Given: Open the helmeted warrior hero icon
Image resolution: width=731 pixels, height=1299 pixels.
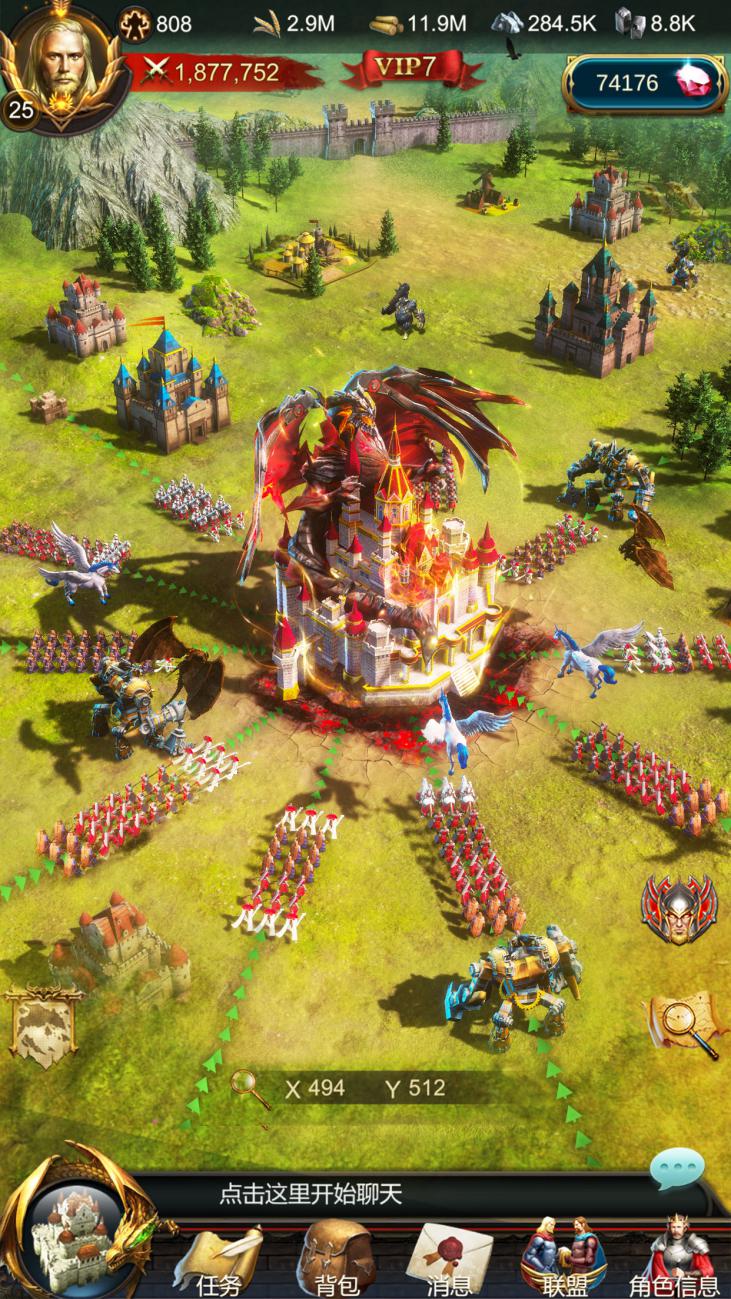Looking at the screenshot, I should (679, 907).
